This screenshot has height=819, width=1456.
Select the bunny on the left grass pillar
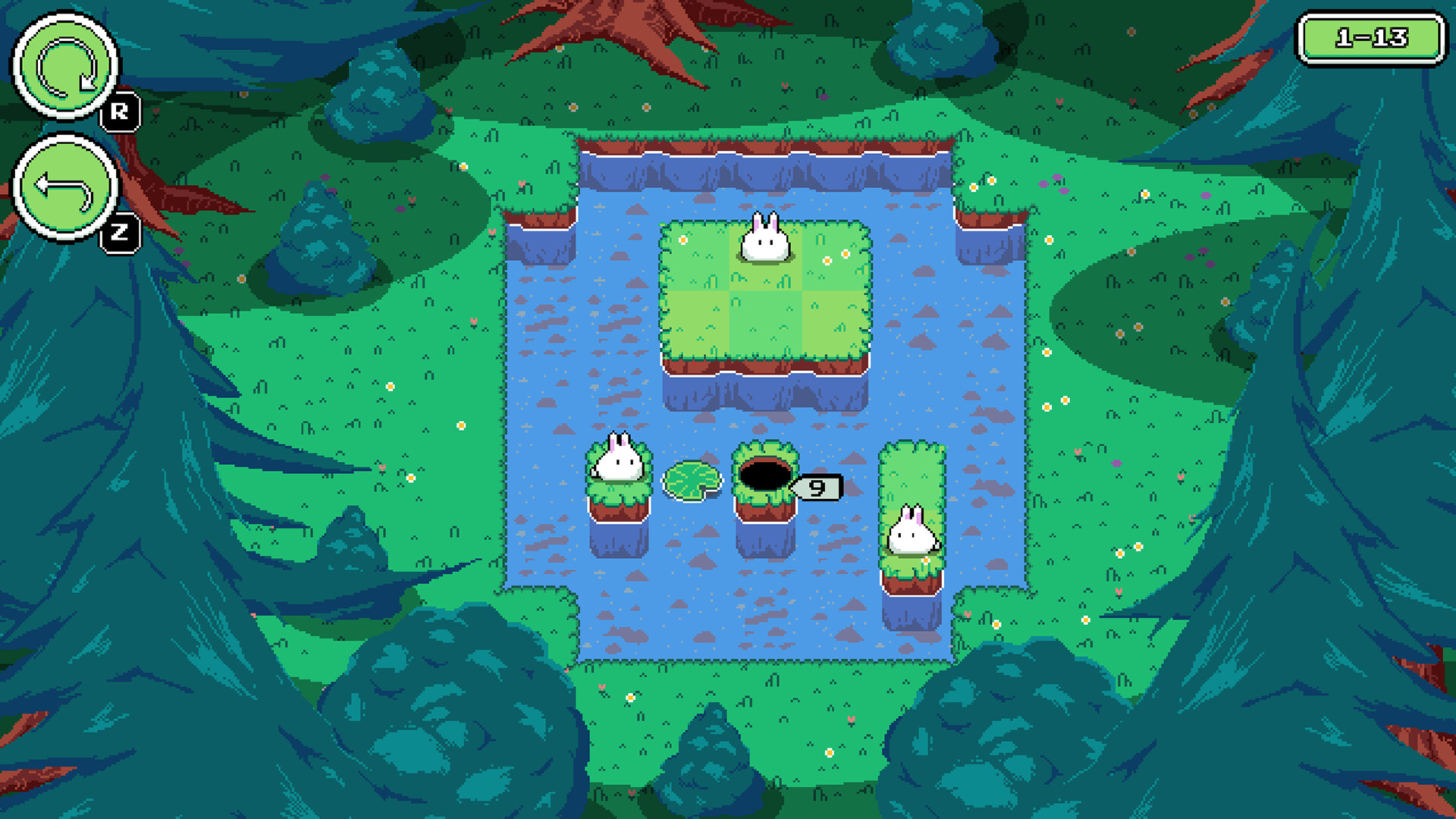[618, 459]
